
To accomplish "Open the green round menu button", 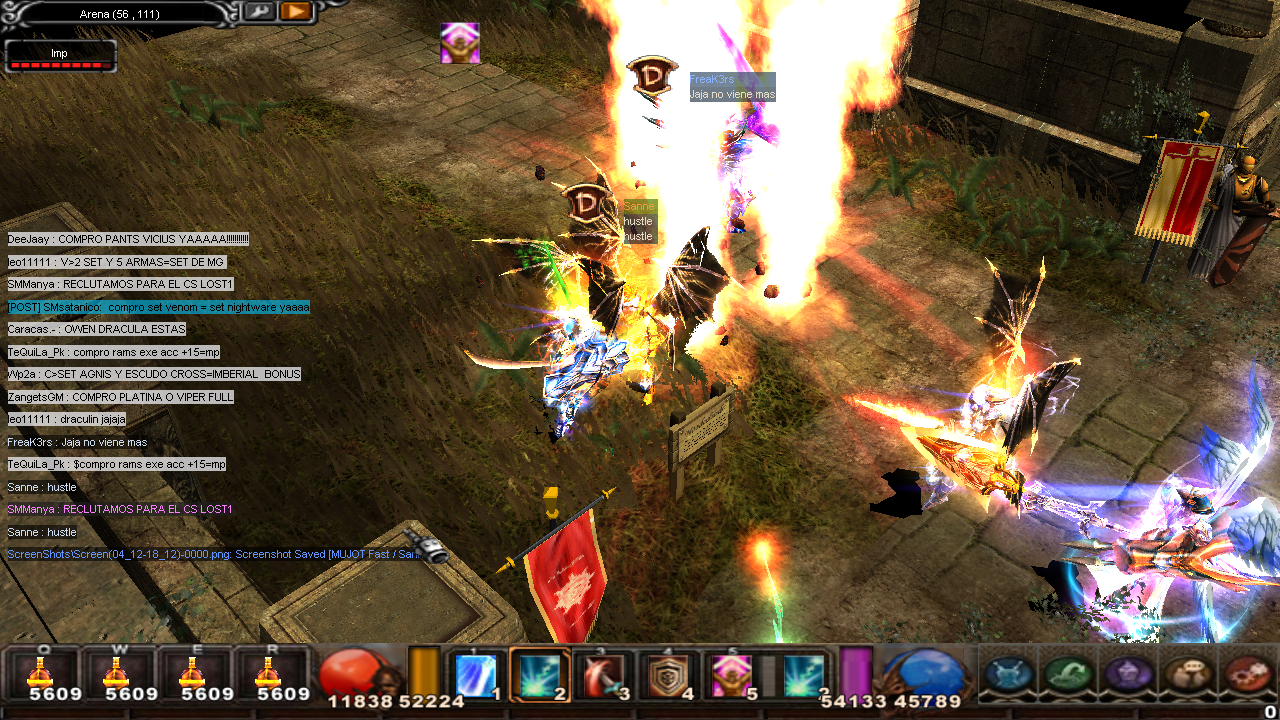I will (1068, 673).
